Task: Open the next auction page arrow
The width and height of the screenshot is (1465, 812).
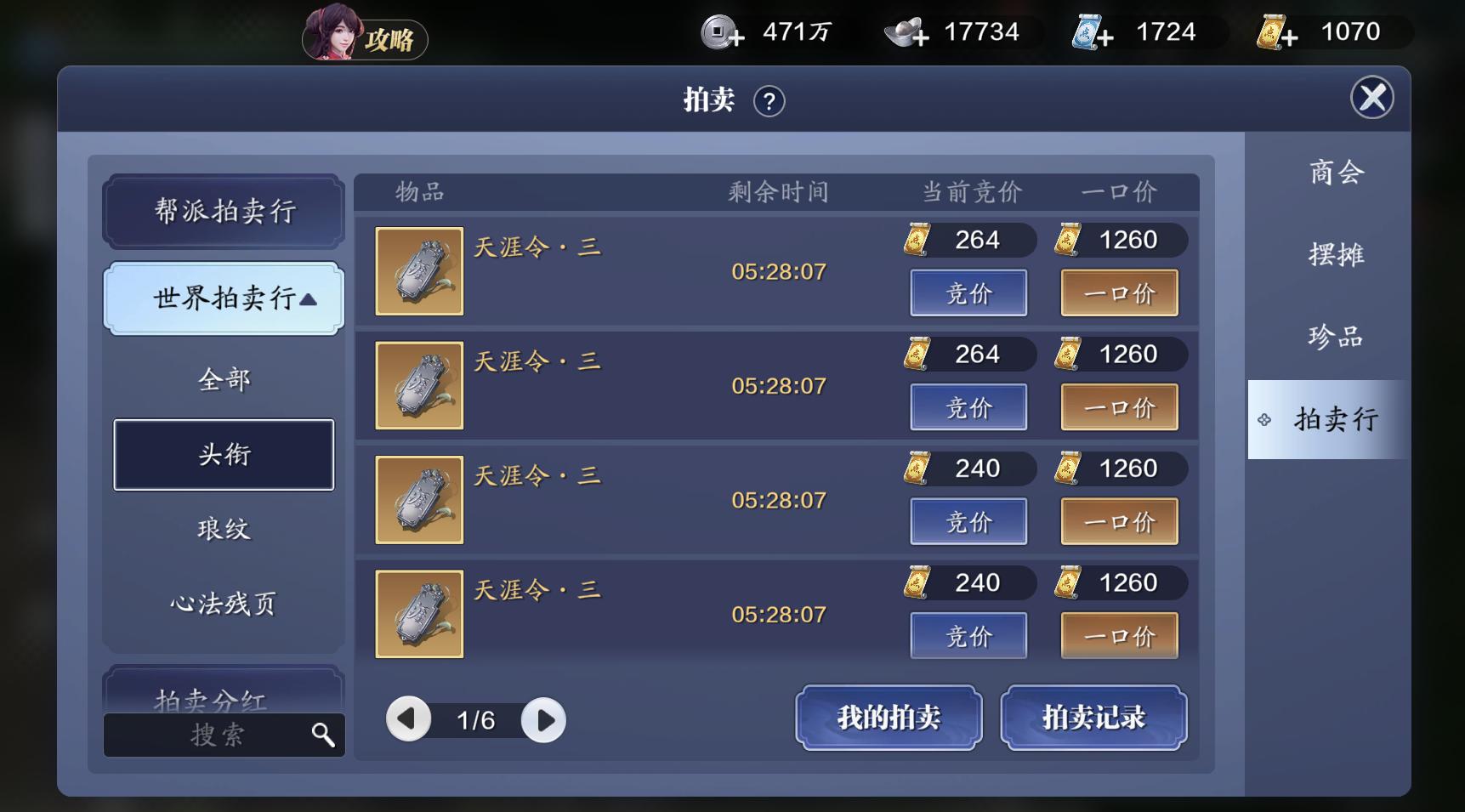Action: click(x=544, y=718)
